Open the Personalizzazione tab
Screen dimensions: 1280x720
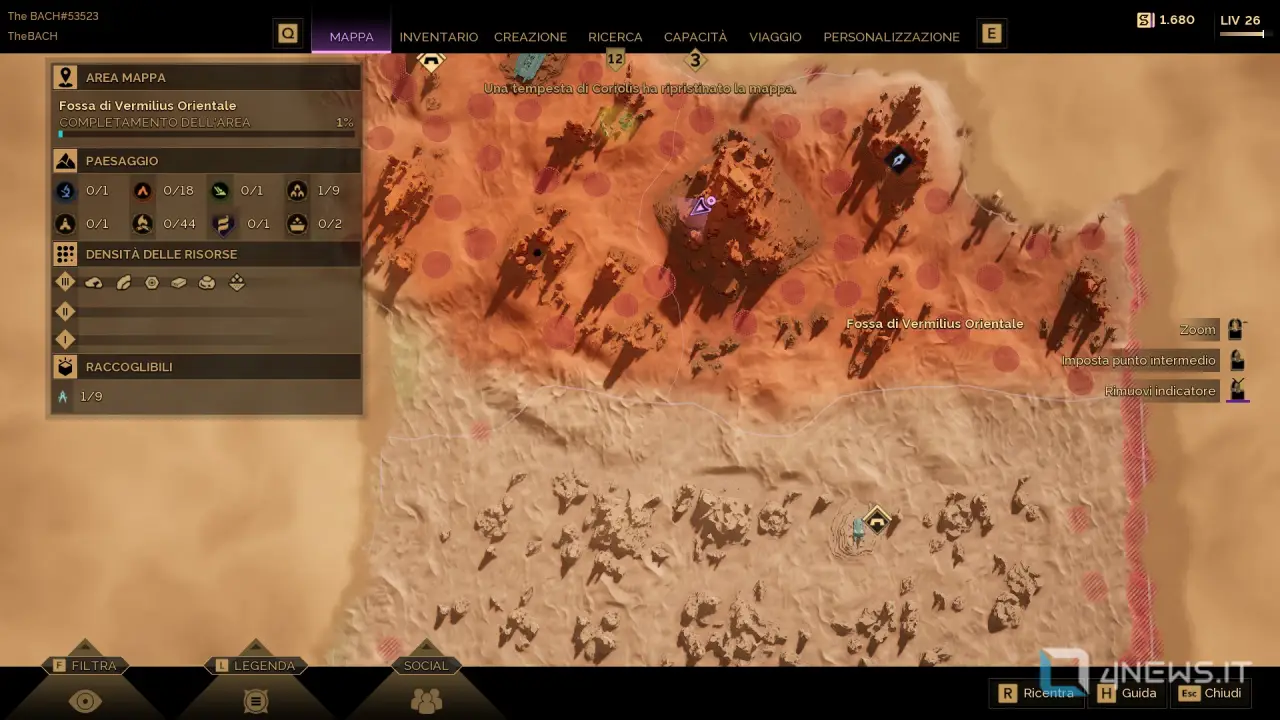[x=891, y=37]
